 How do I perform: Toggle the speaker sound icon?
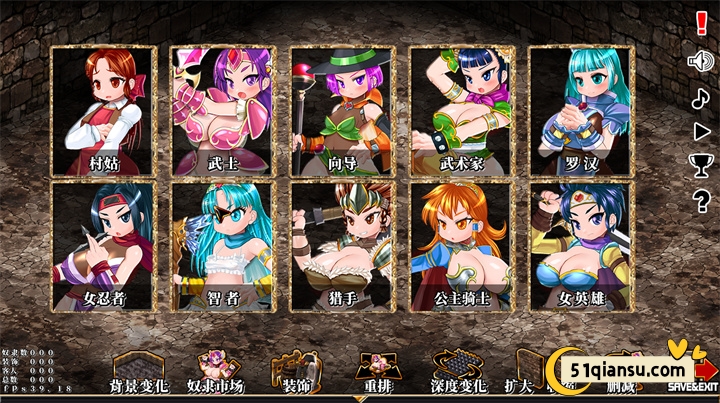coord(700,61)
